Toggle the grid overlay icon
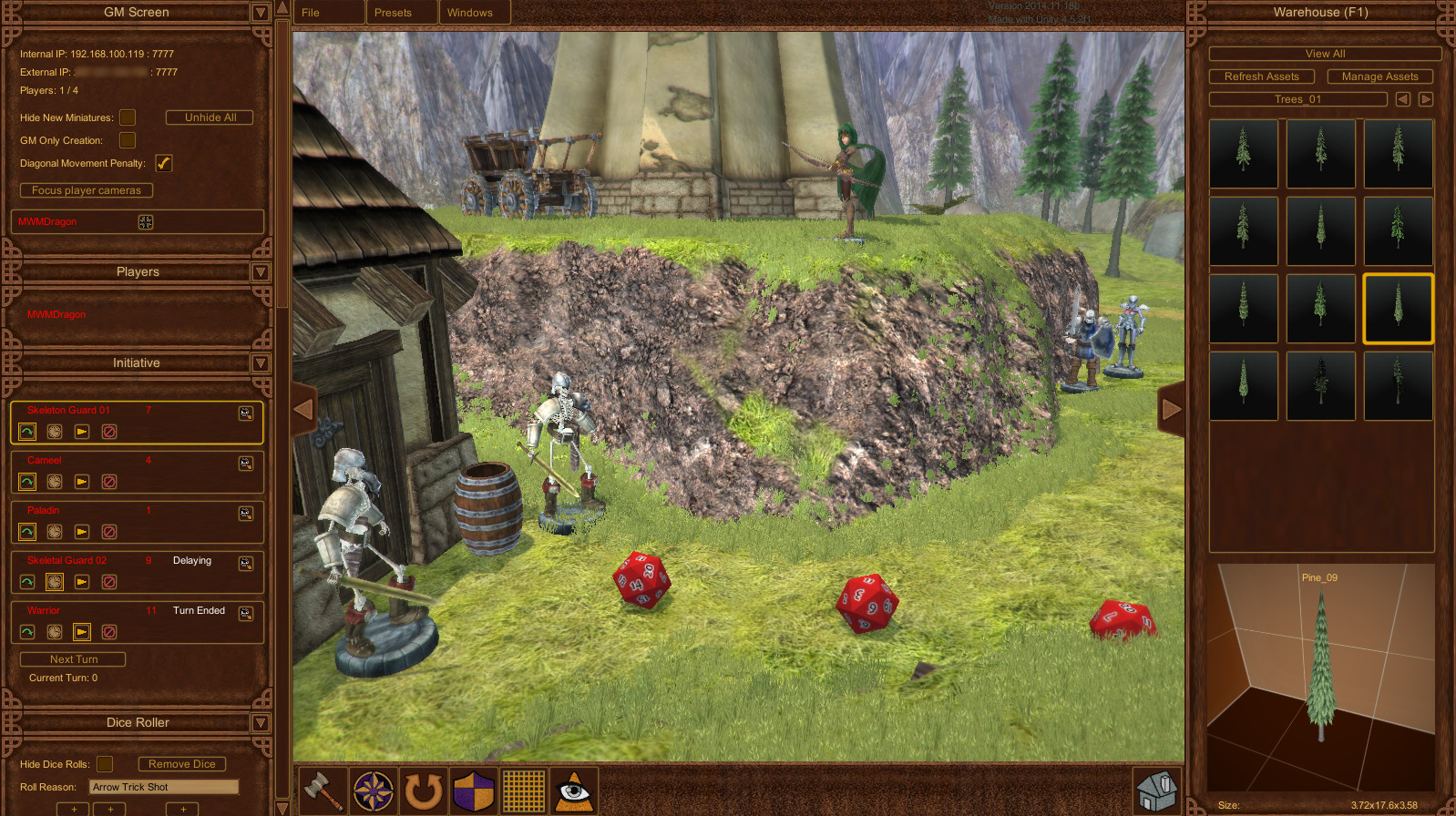The image size is (1456, 816). point(523,790)
